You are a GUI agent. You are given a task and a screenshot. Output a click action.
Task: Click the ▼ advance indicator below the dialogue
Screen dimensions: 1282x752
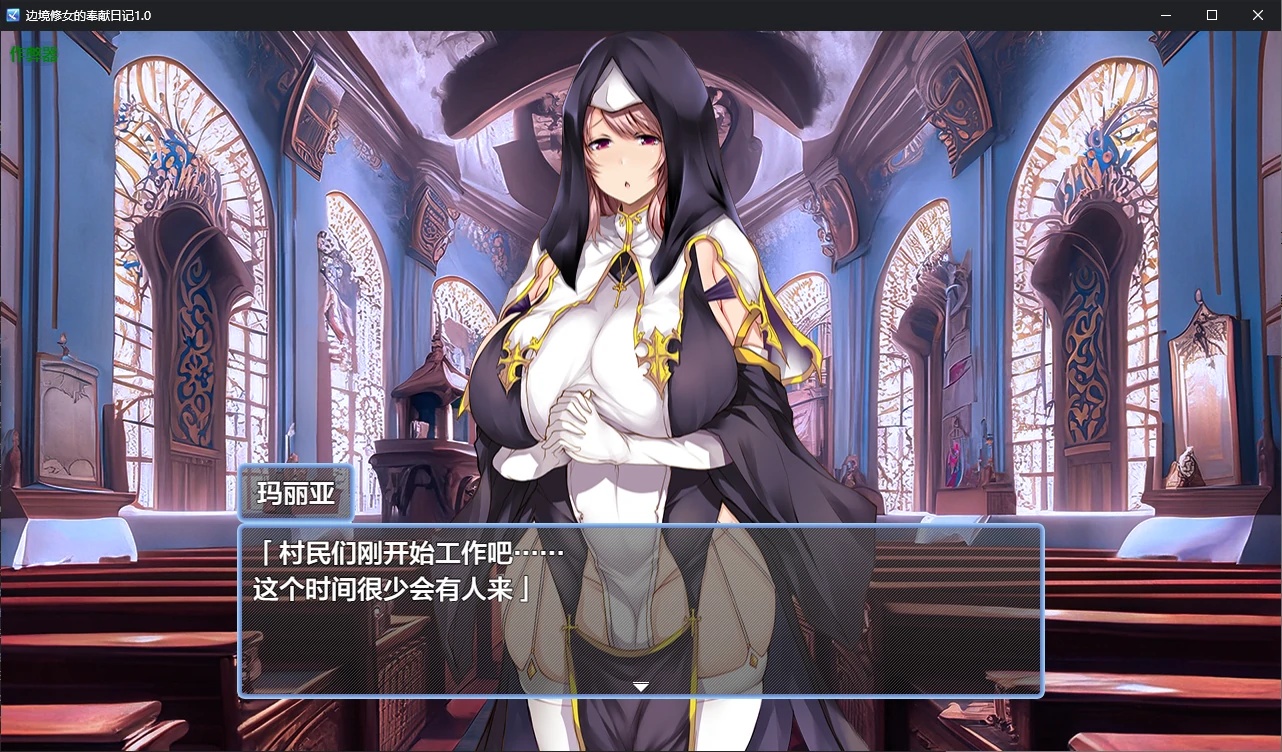coord(640,687)
